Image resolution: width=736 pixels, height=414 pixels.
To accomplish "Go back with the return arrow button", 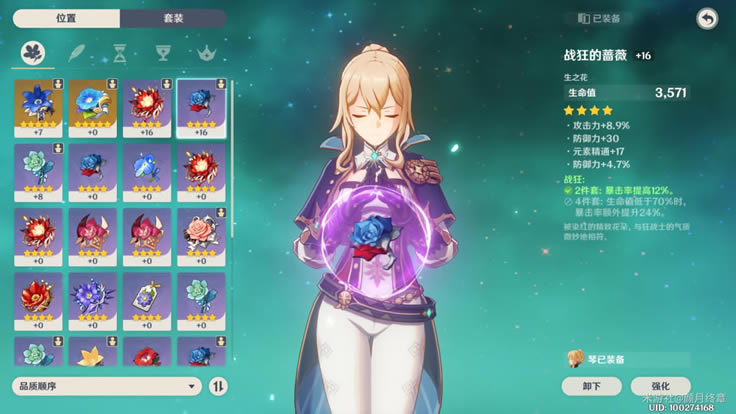I will point(707,19).
